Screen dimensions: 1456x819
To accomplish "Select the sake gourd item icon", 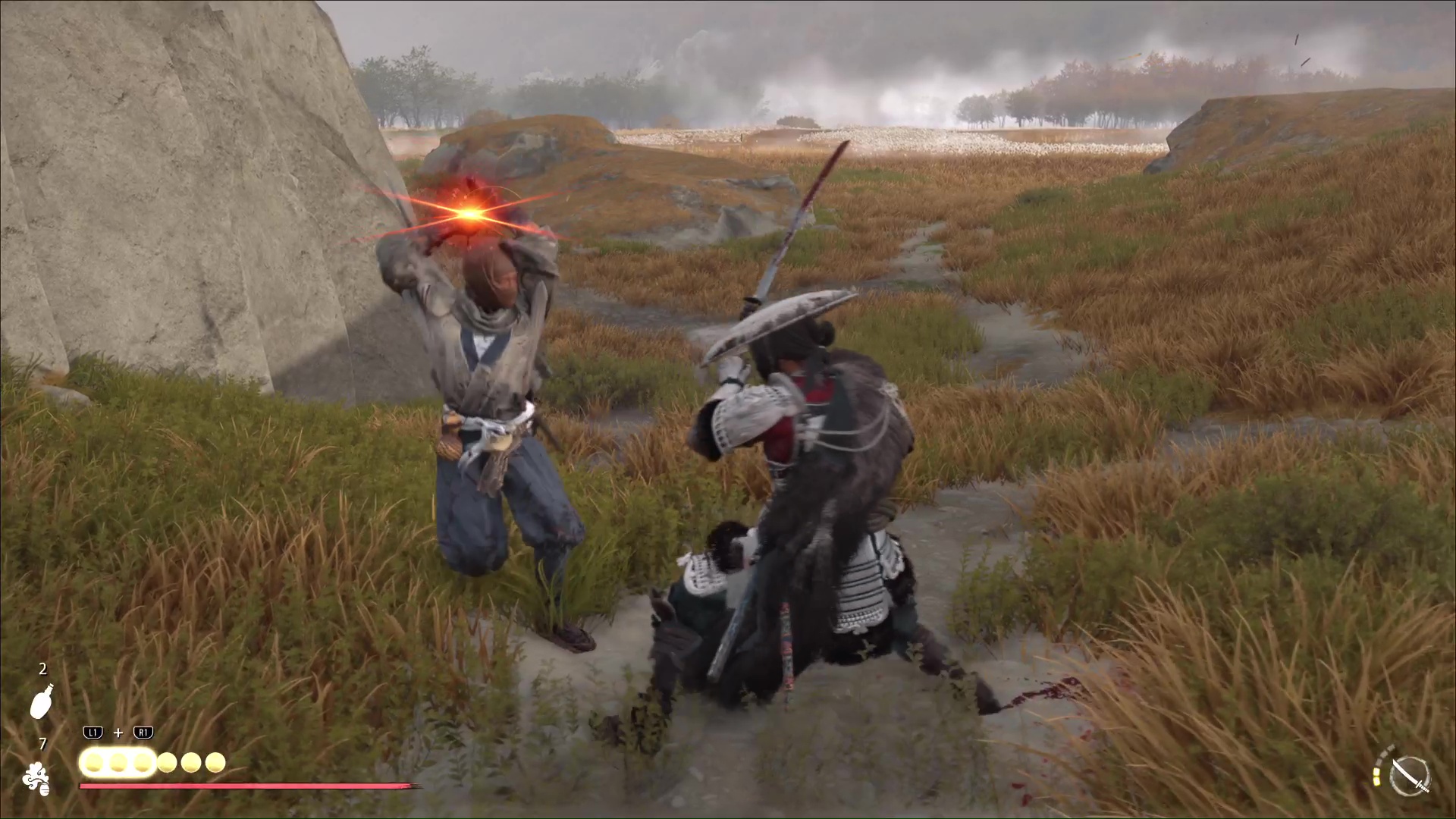I will click(42, 701).
